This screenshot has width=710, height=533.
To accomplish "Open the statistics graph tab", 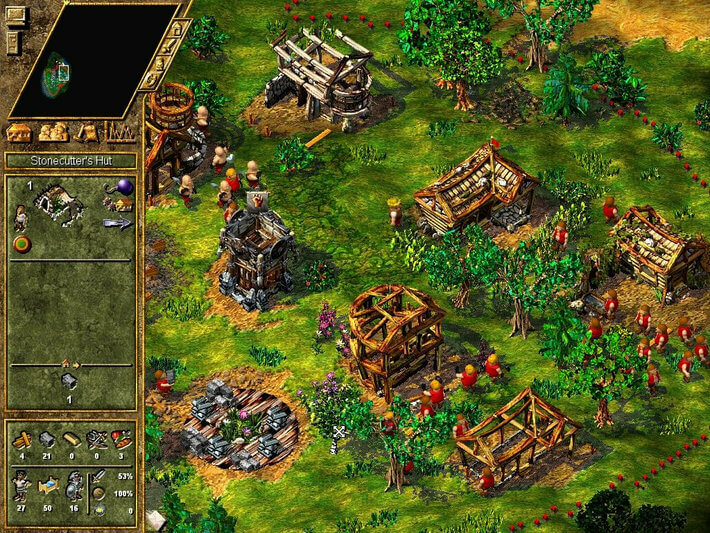I will tap(120, 132).
